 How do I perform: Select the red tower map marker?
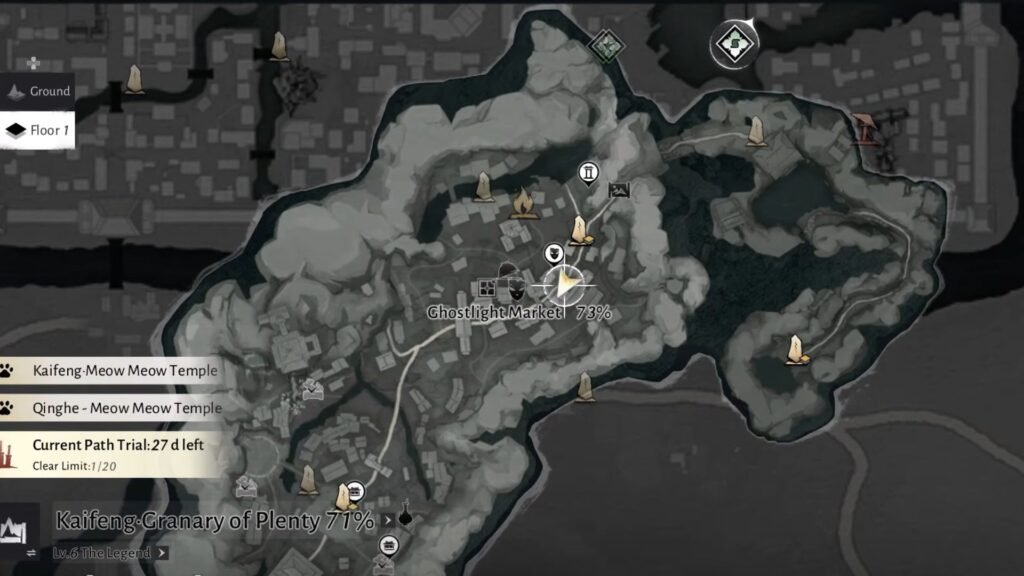[865, 129]
